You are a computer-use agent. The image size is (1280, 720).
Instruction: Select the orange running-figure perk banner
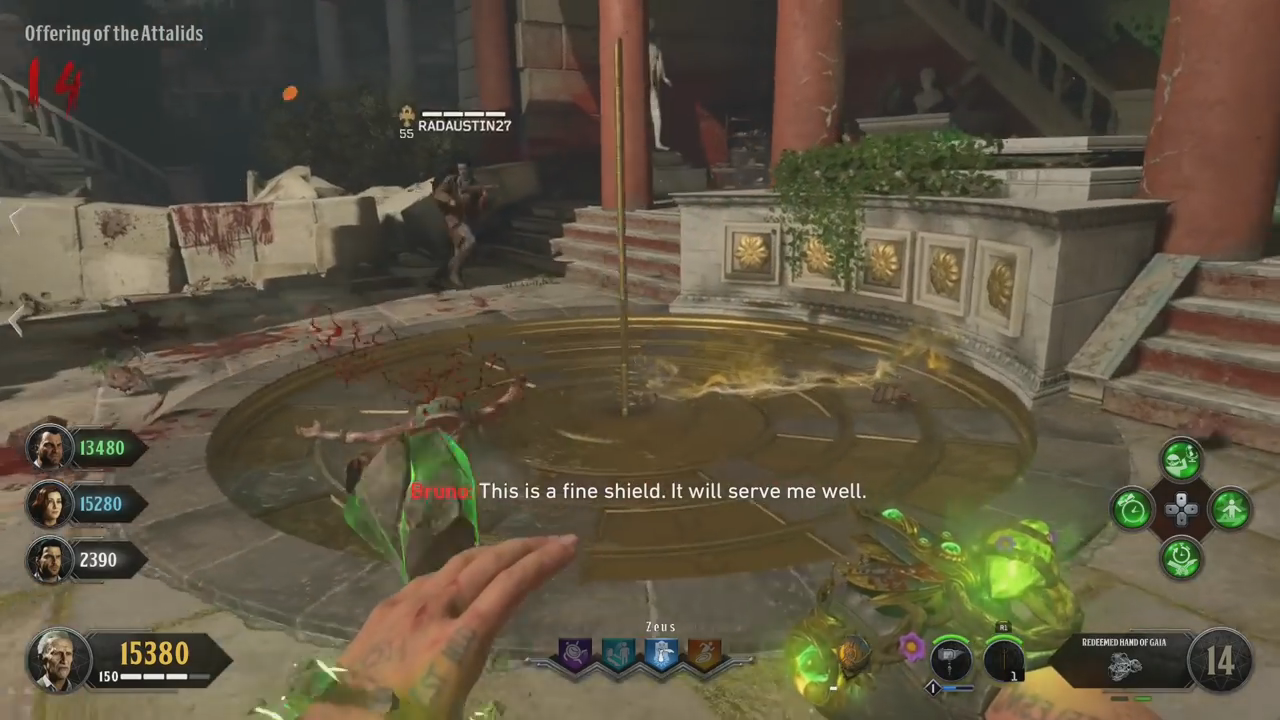tap(703, 656)
